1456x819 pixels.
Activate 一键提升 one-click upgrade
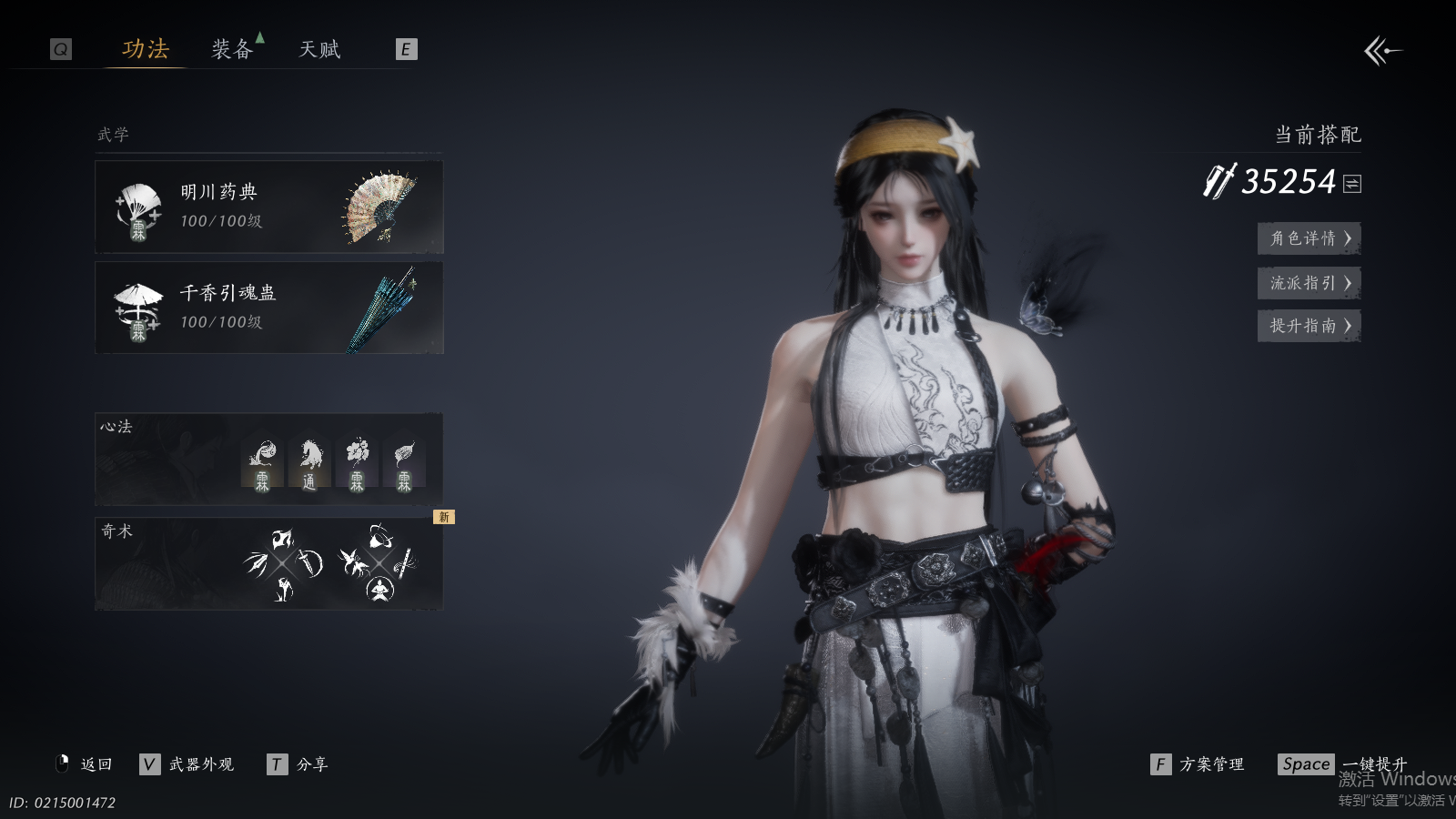point(1342,764)
